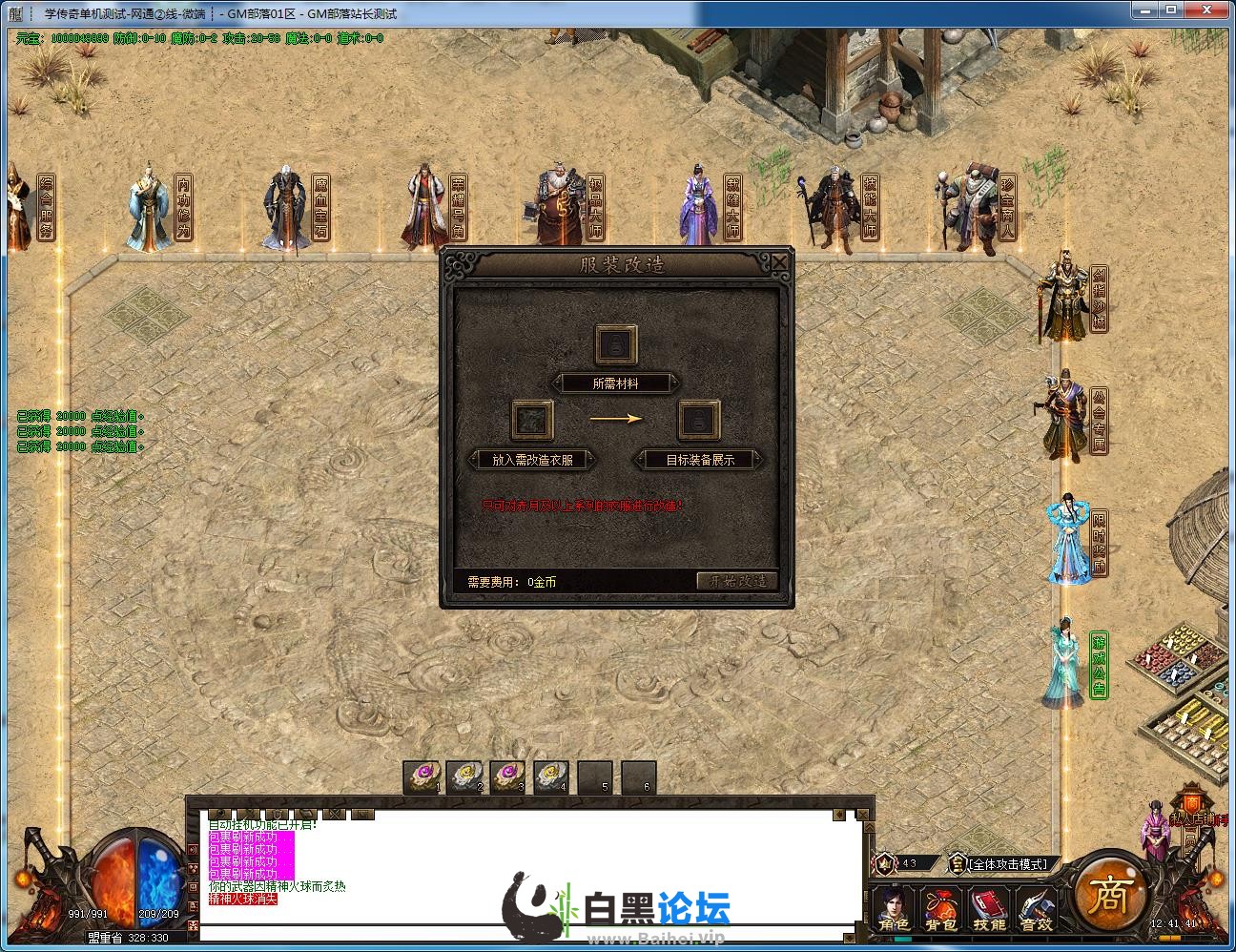
Task: Open the 背包 bag inventory
Action: [940, 910]
